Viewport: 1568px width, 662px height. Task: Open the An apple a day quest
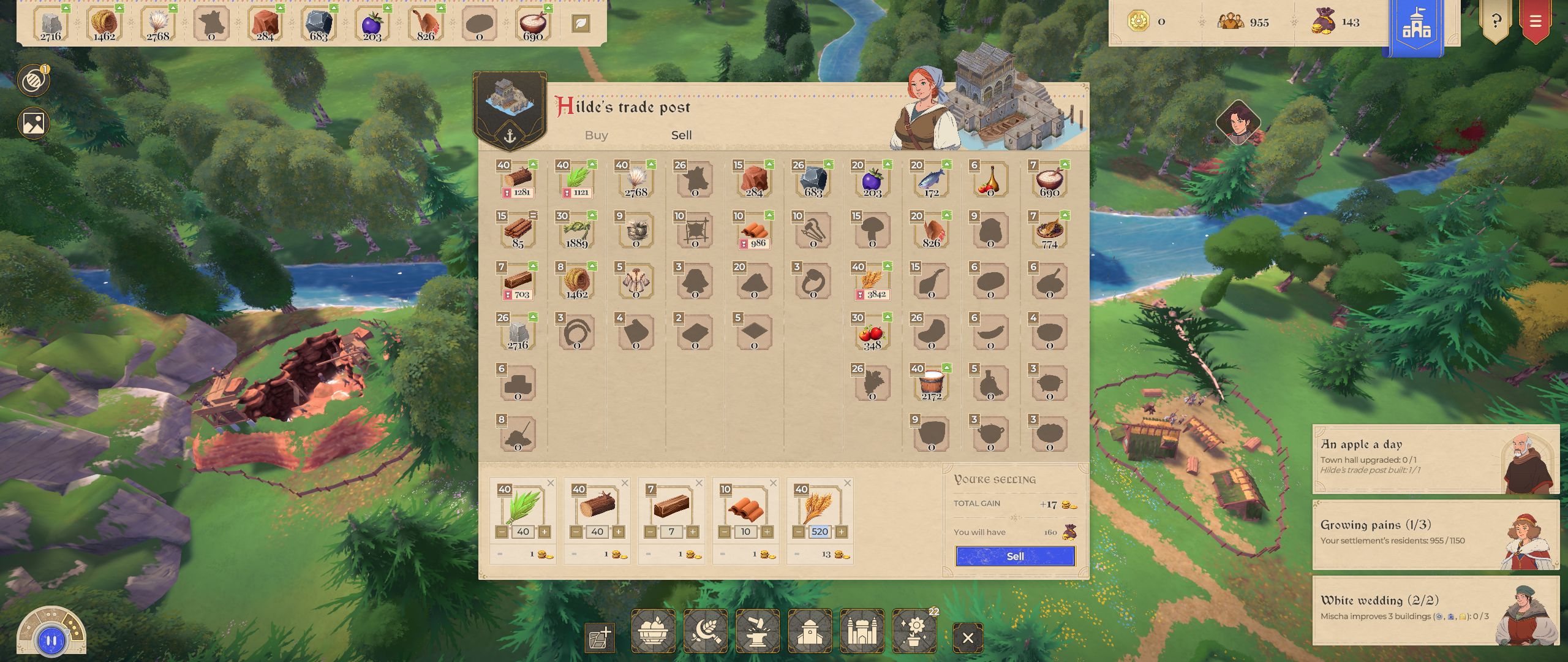click(x=1435, y=458)
